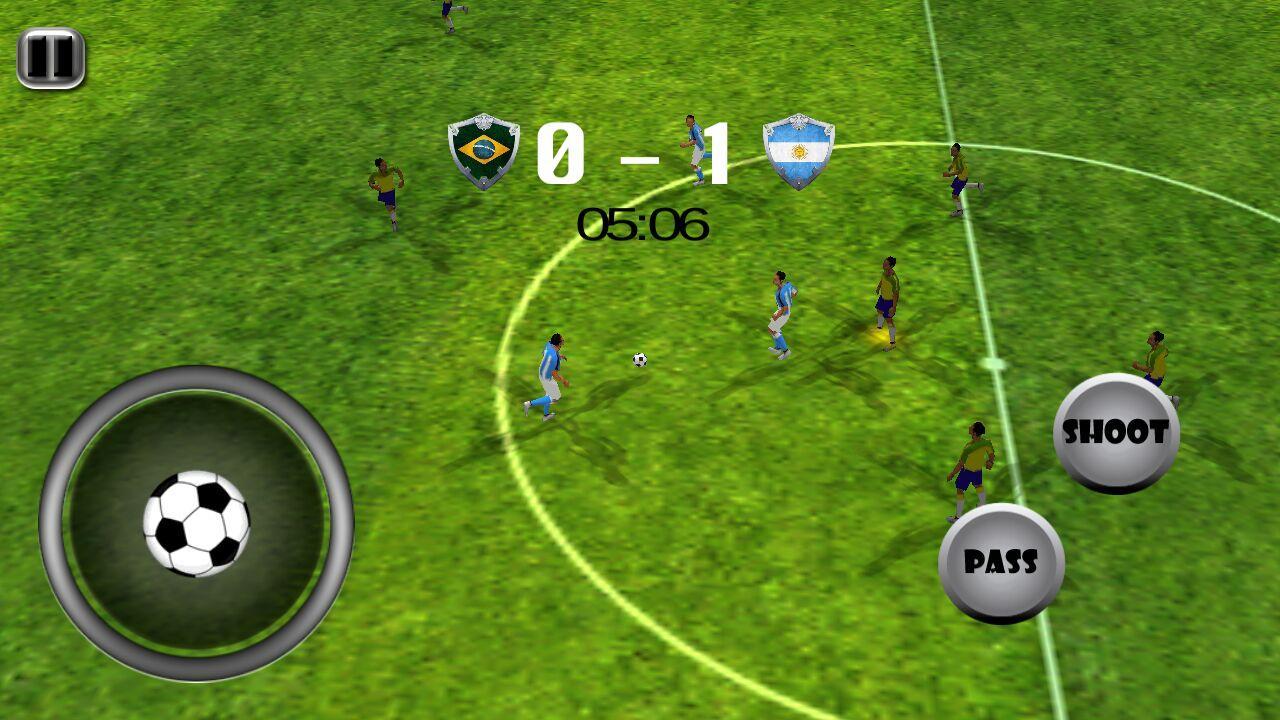
Task: Pause the match with the pause button
Action: (x=50, y=57)
